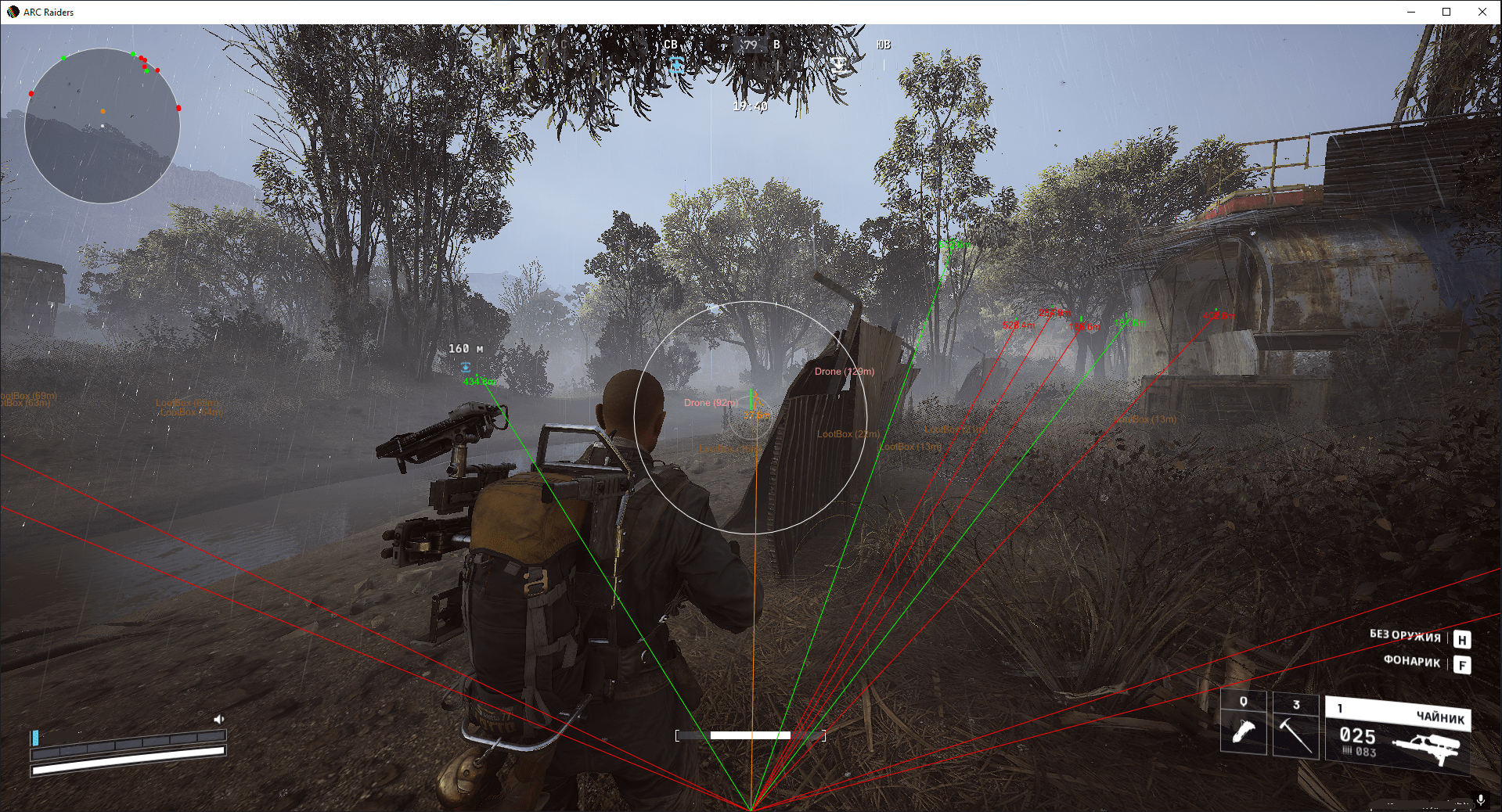The width and height of the screenshot is (1502, 812).
Task: Click the Drone (129m) red ESP label
Action: pos(845,372)
